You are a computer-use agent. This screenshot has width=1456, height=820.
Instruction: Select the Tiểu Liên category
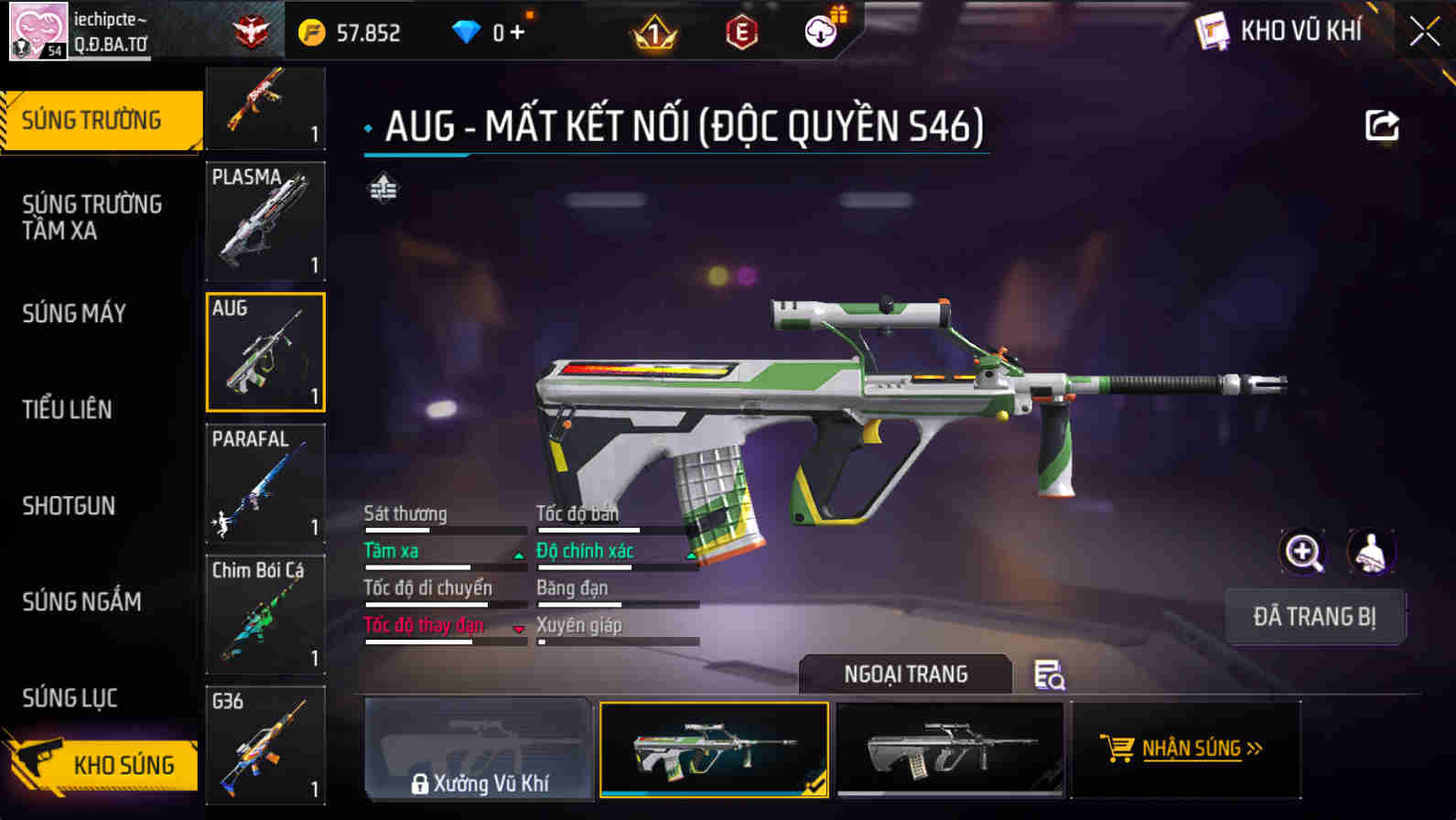pos(67,409)
